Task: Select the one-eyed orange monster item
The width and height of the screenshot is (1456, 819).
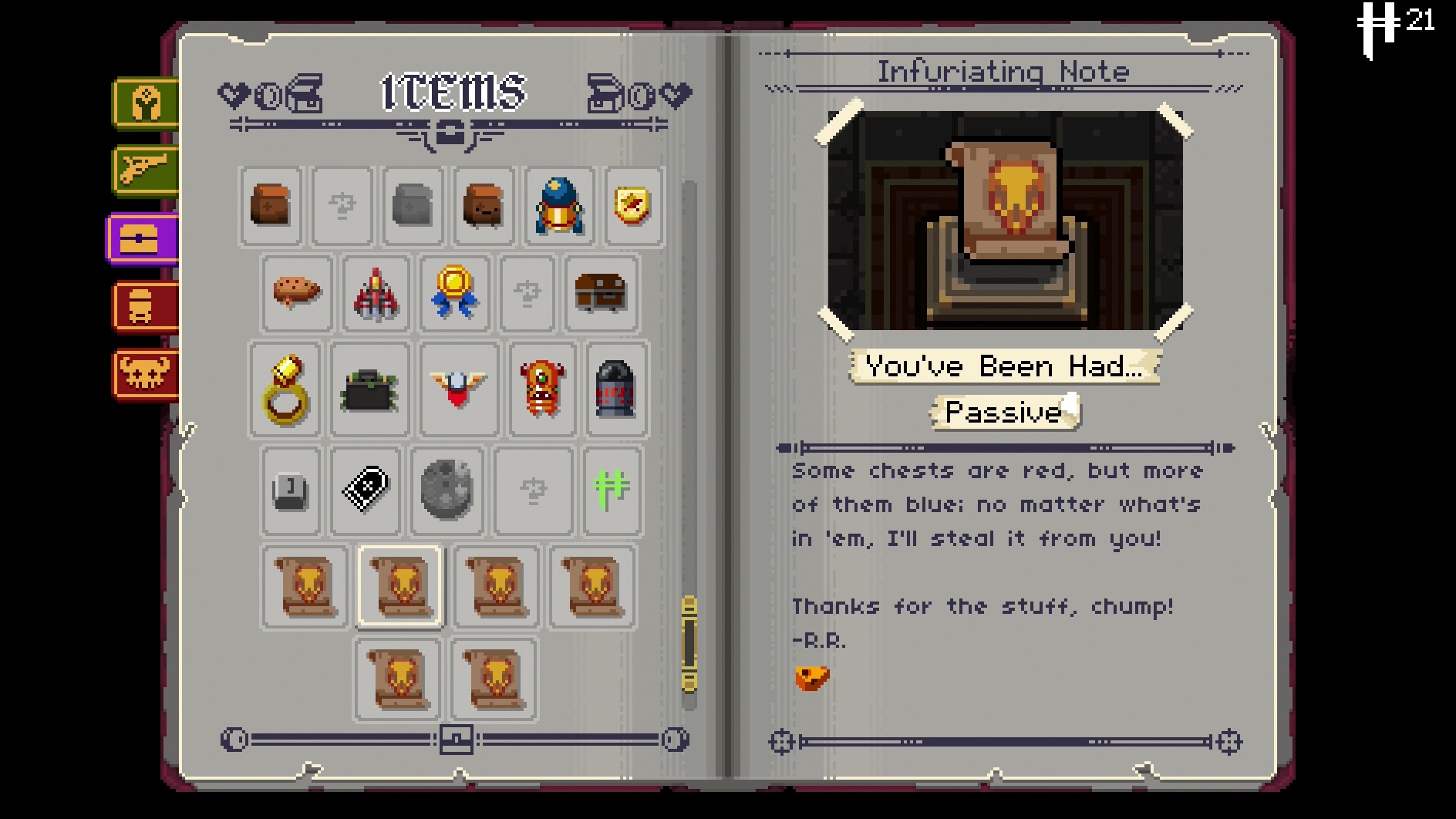Action: pyautogui.click(x=542, y=389)
